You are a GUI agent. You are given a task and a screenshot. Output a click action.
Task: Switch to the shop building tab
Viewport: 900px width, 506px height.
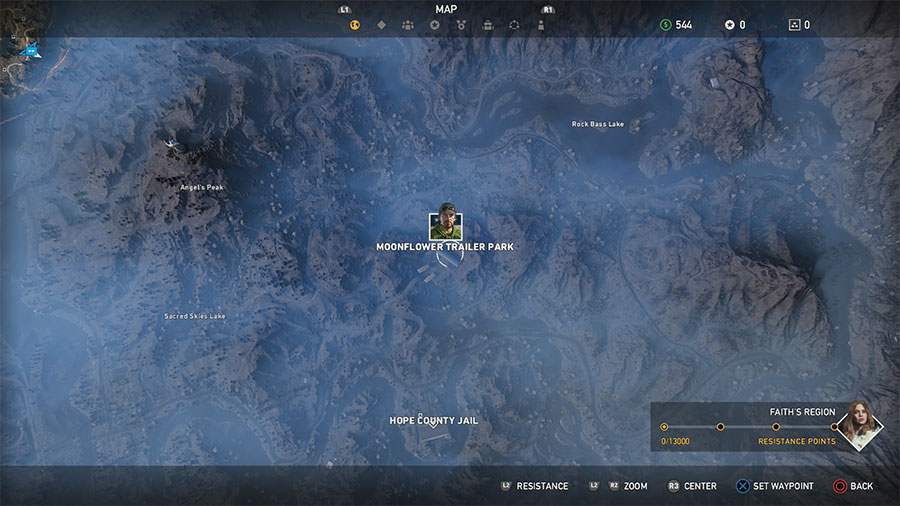(x=487, y=25)
